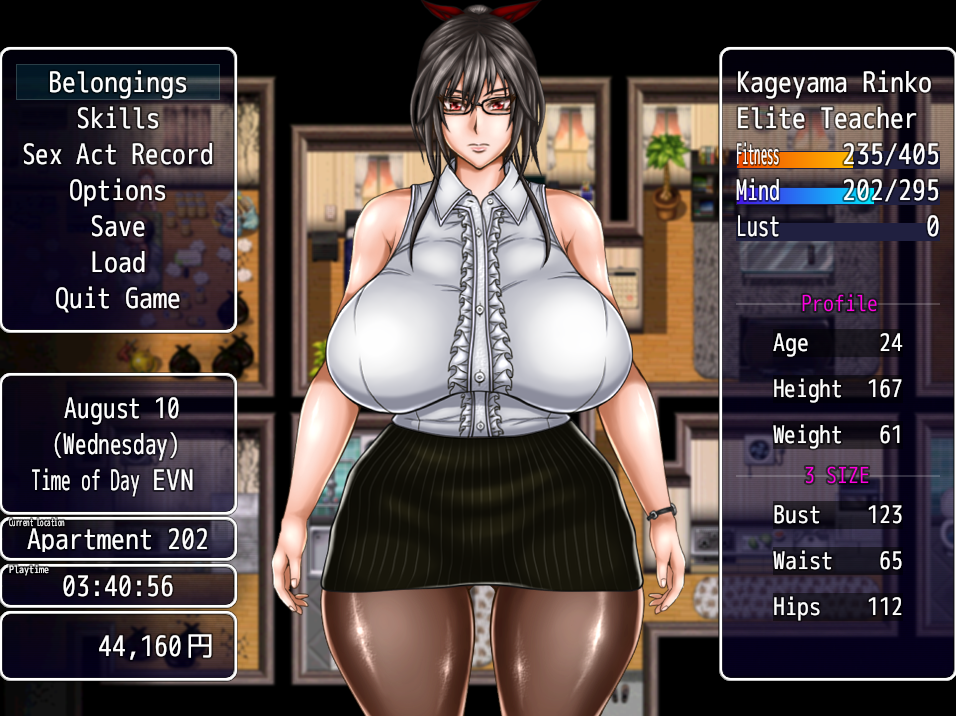The image size is (956, 716).
Task: Open the Load game menu
Action: (118, 263)
